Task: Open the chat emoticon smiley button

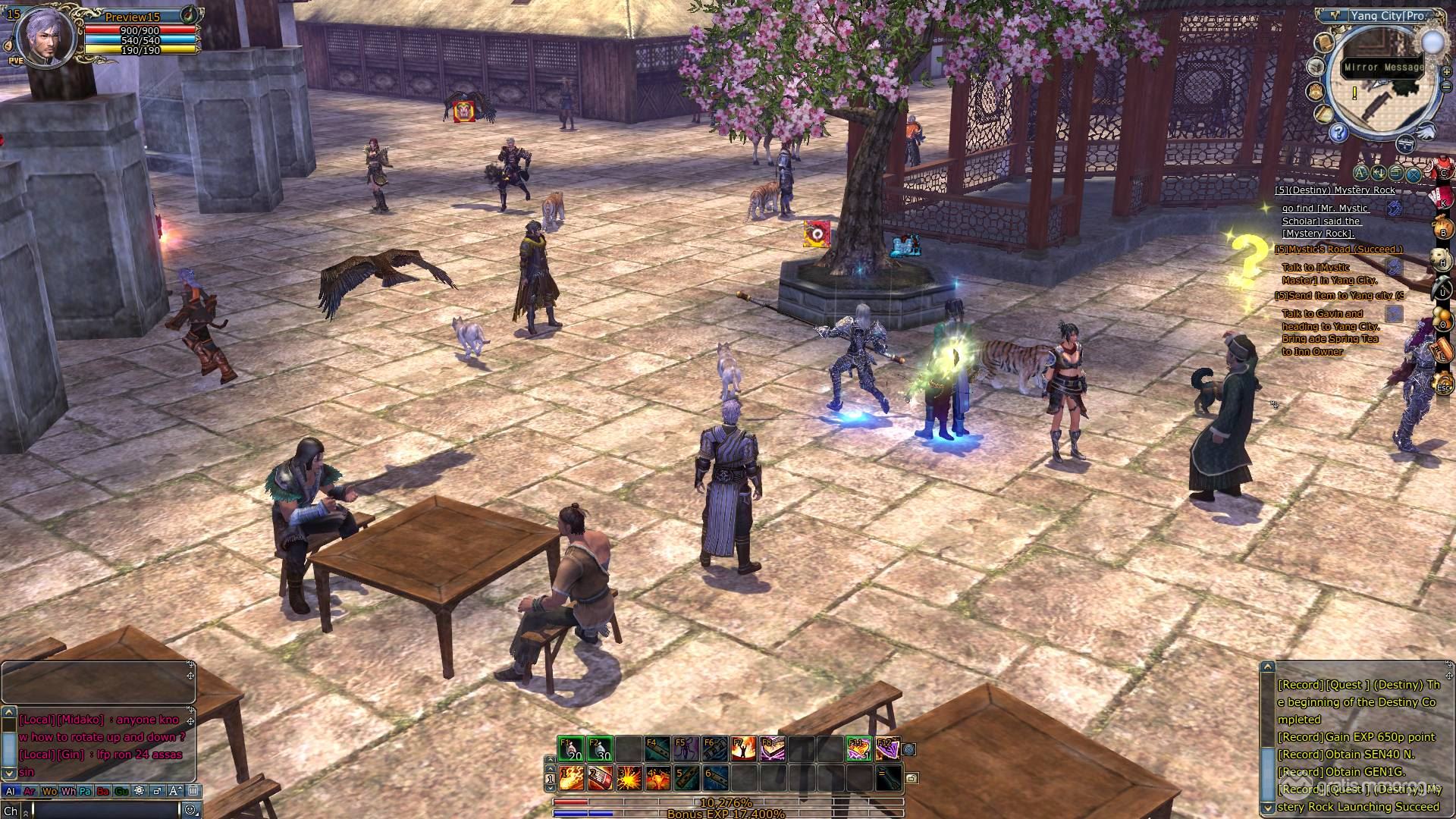Action: (190, 810)
